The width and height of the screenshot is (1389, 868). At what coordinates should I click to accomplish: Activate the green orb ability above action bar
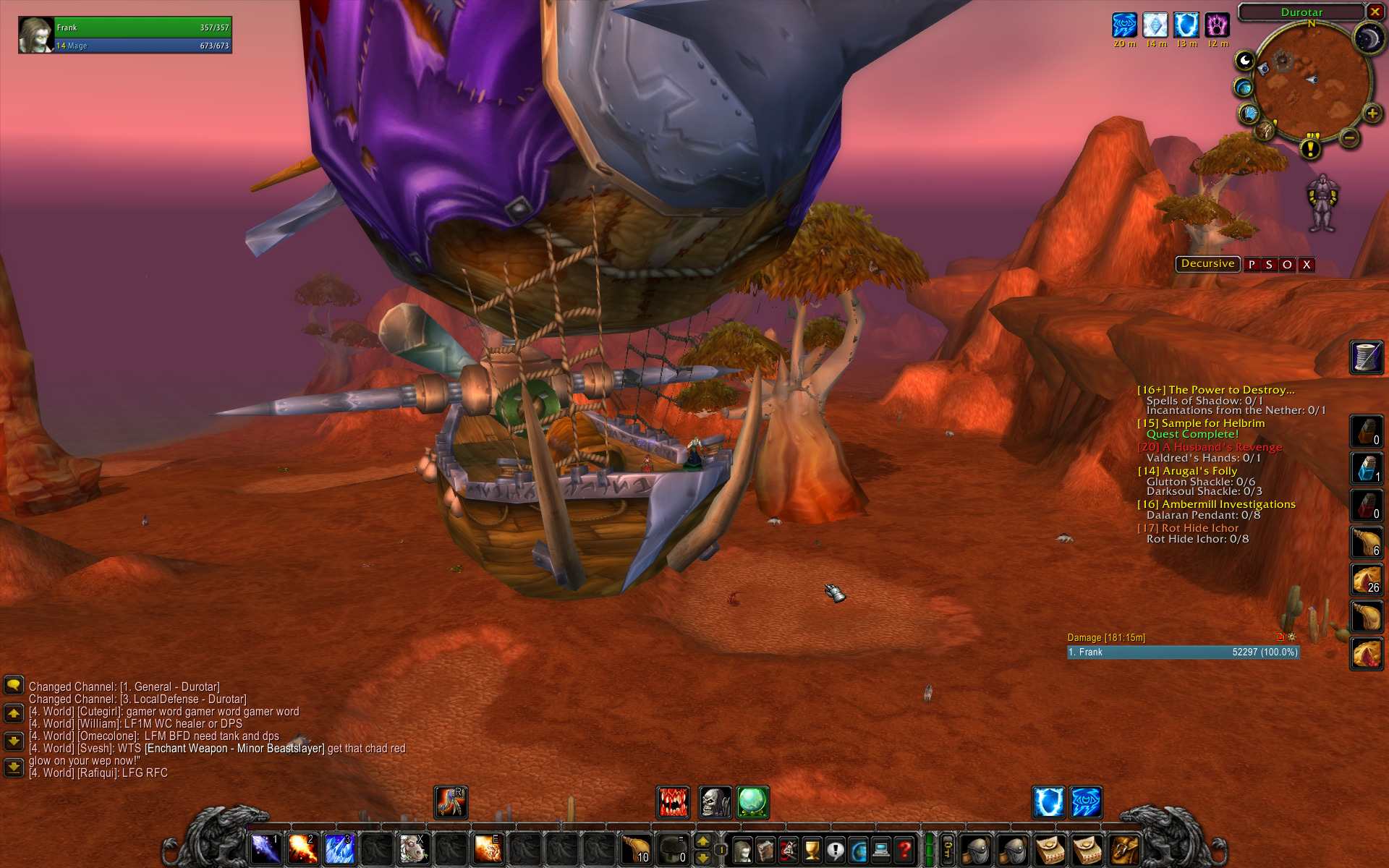[752, 802]
